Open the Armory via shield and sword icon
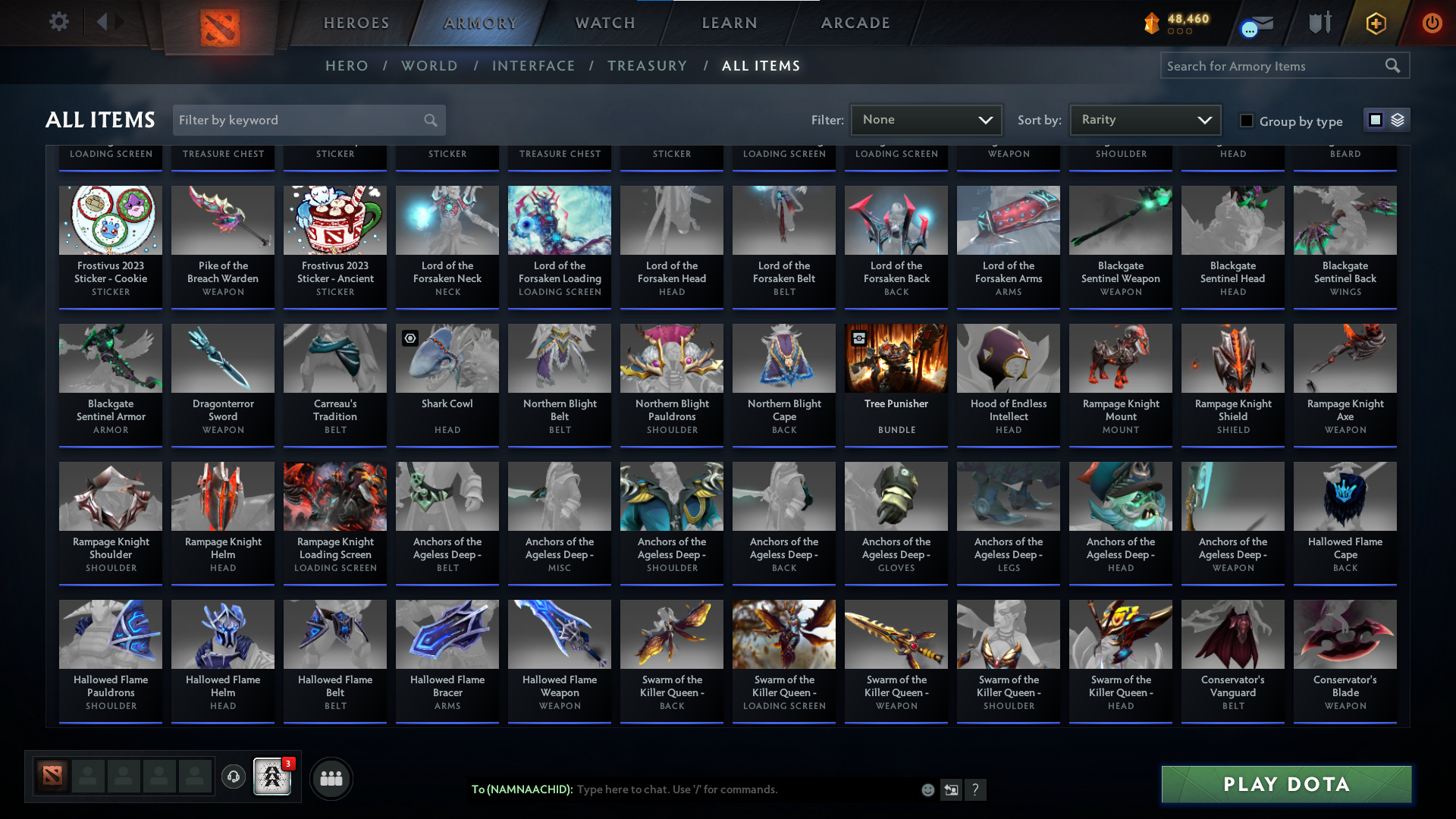The height and width of the screenshot is (819, 1456). point(1319,23)
